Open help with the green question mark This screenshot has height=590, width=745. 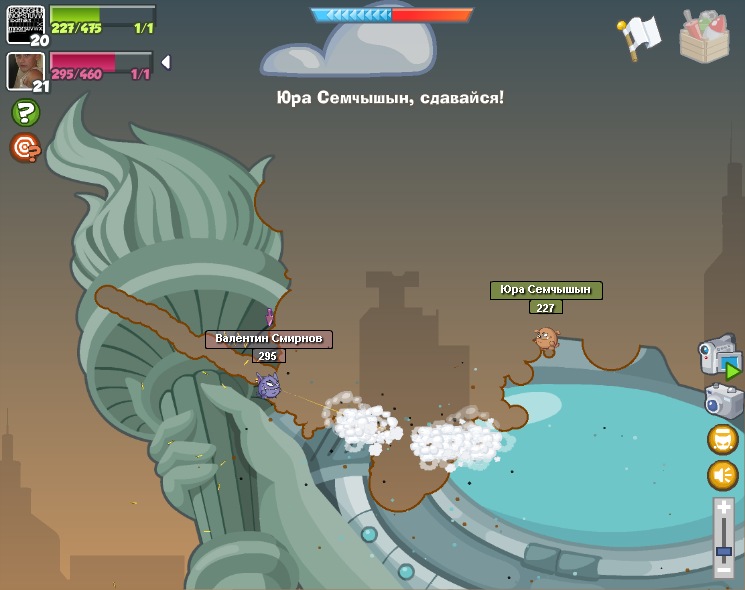[26, 112]
